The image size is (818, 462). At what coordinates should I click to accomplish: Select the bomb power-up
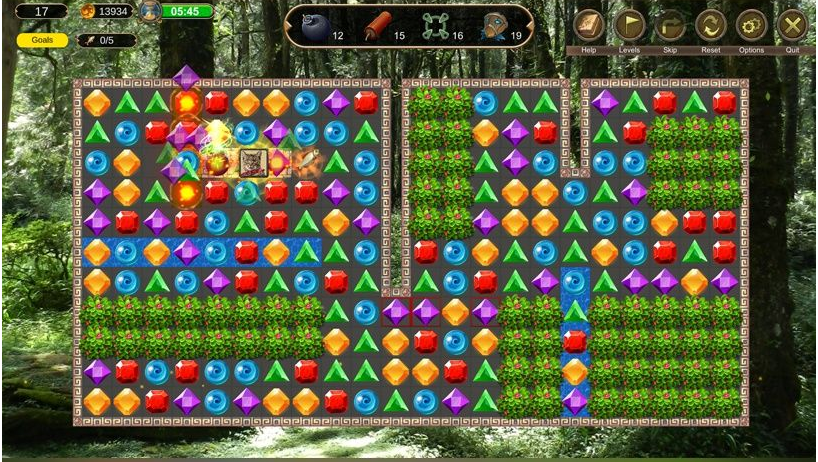tap(314, 26)
